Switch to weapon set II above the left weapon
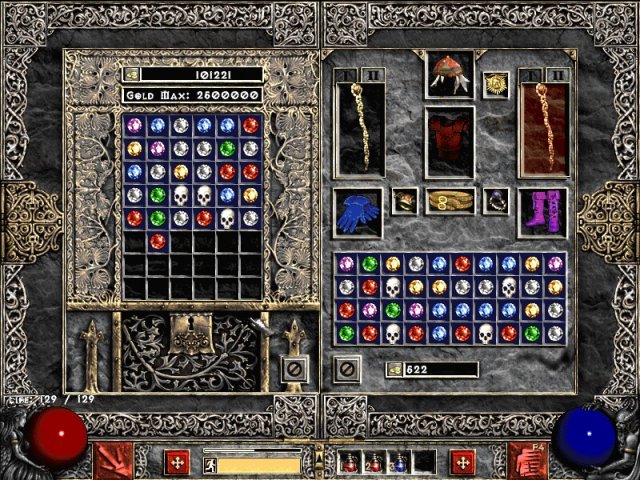The height and width of the screenshot is (480, 640). (x=369, y=75)
